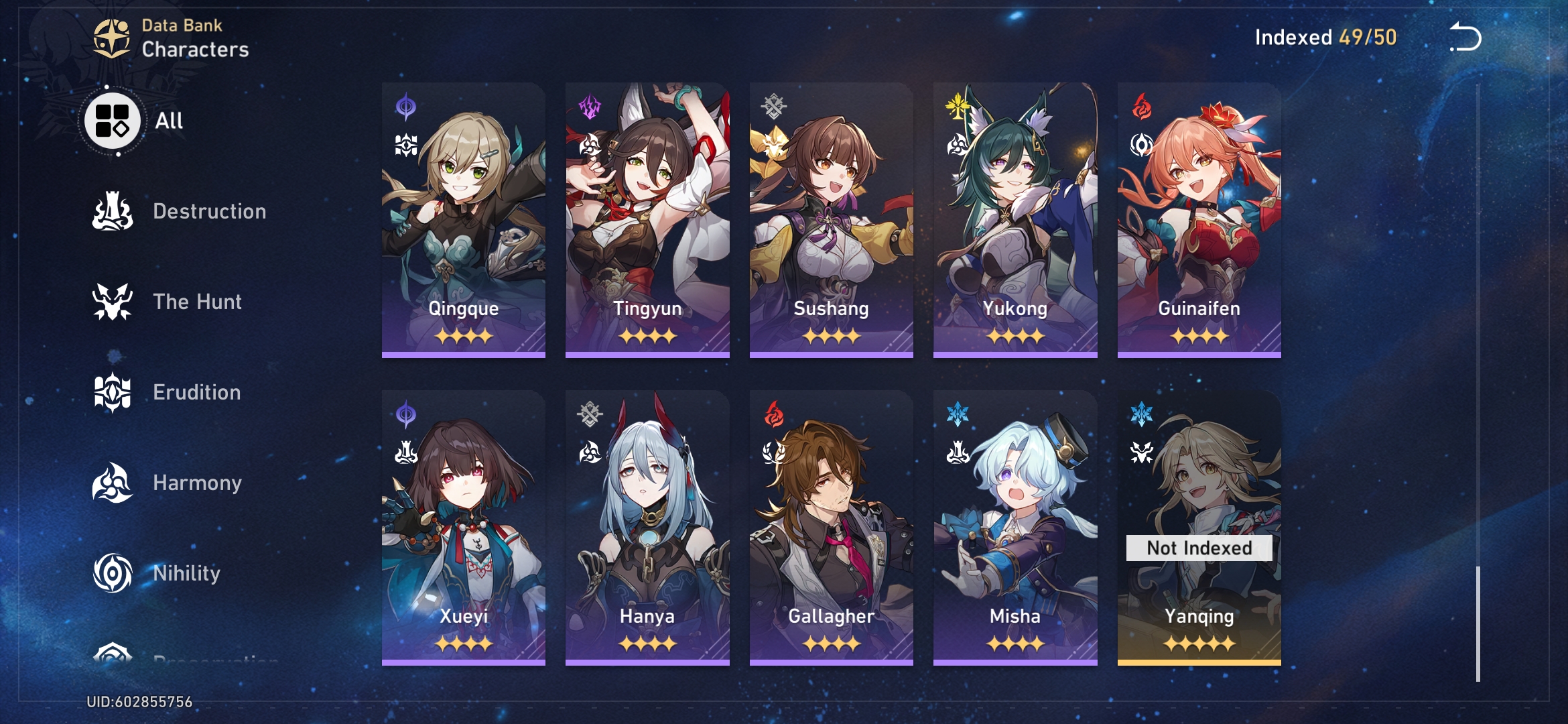The width and height of the screenshot is (1568, 724).
Task: Select the Nihility path filter icon
Action: (x=111, y=572)
